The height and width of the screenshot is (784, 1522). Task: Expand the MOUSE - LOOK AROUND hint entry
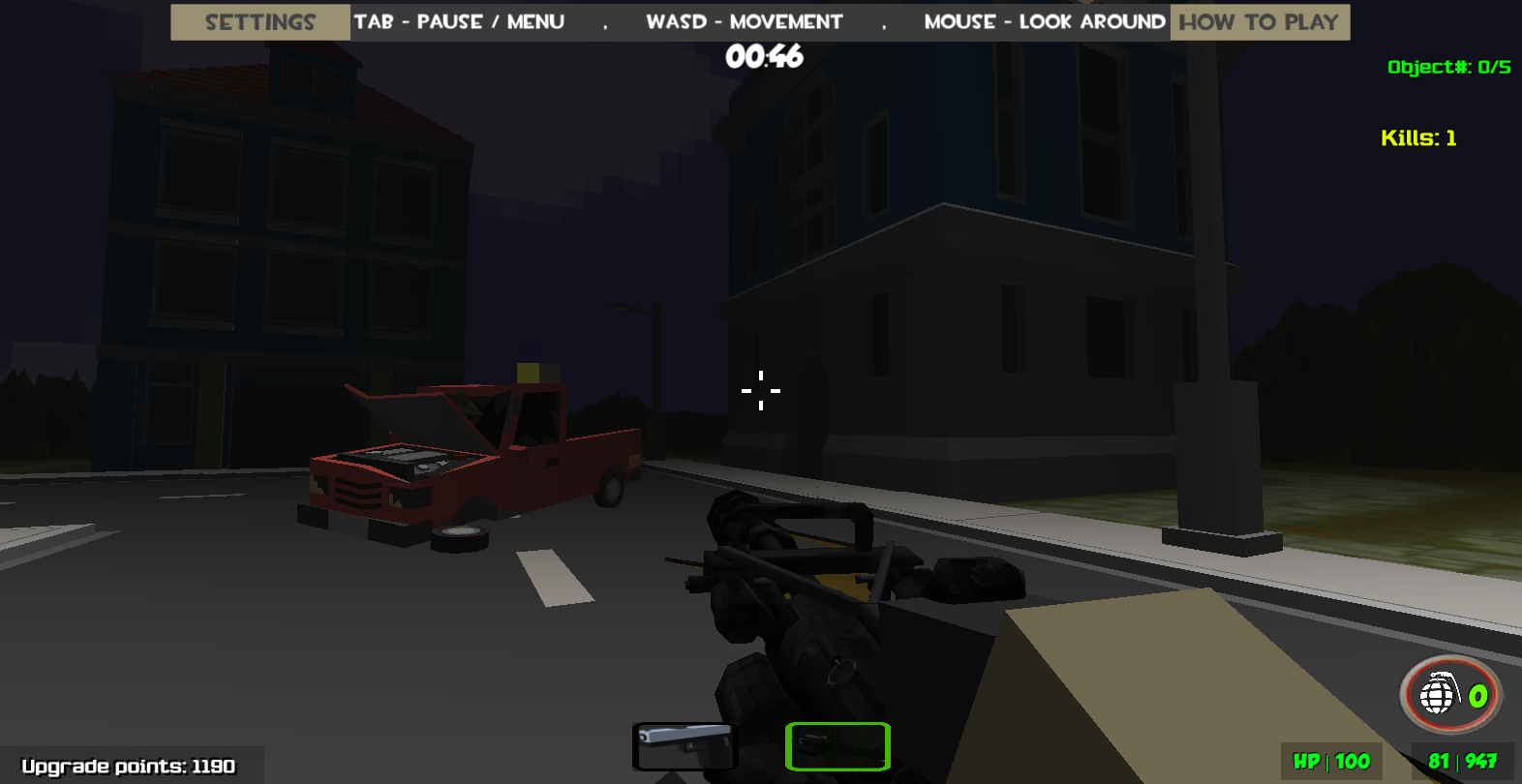pyautogui.click(x=1044, y=21)
